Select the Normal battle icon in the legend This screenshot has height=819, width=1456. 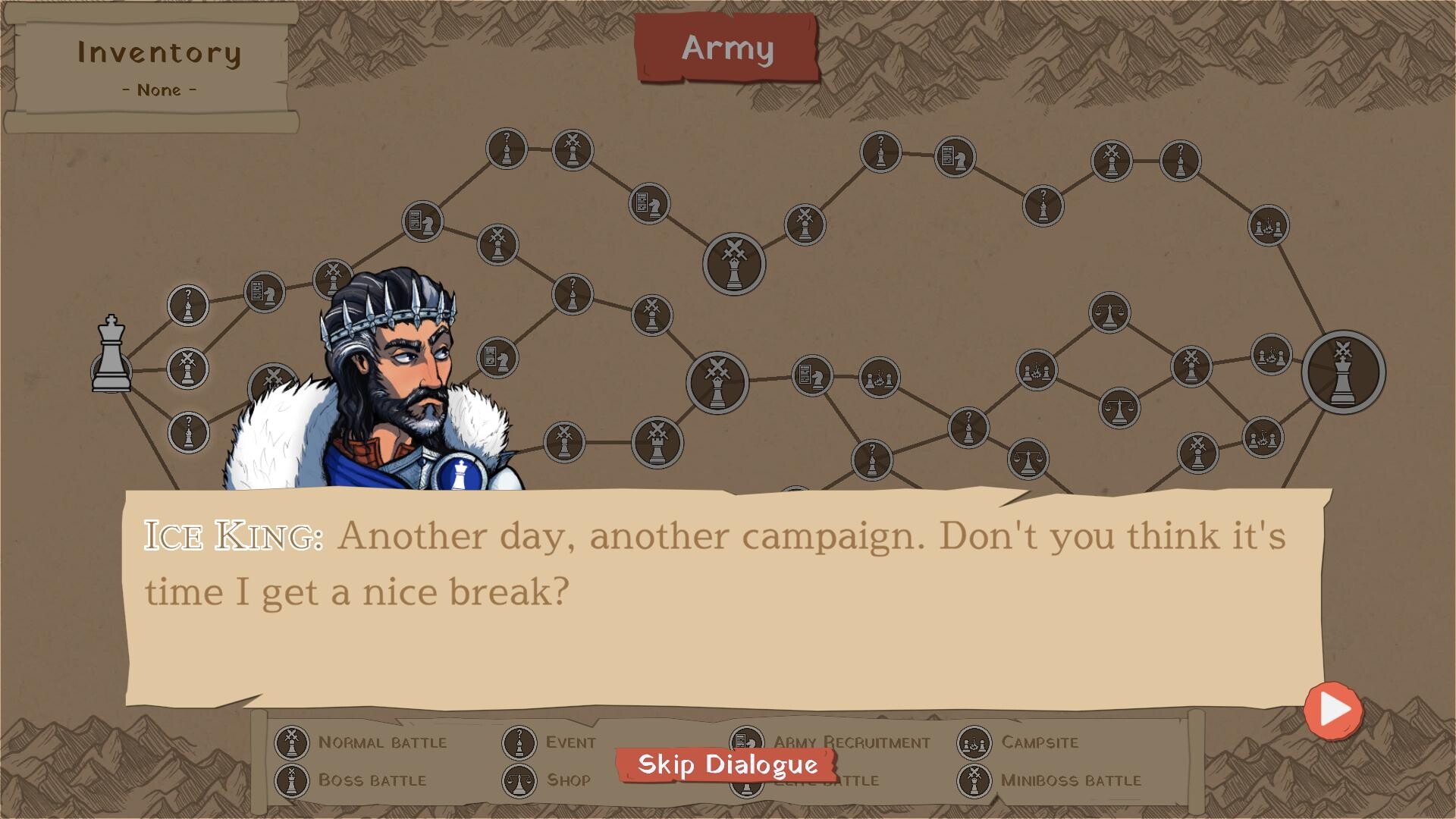pos(290,742)
